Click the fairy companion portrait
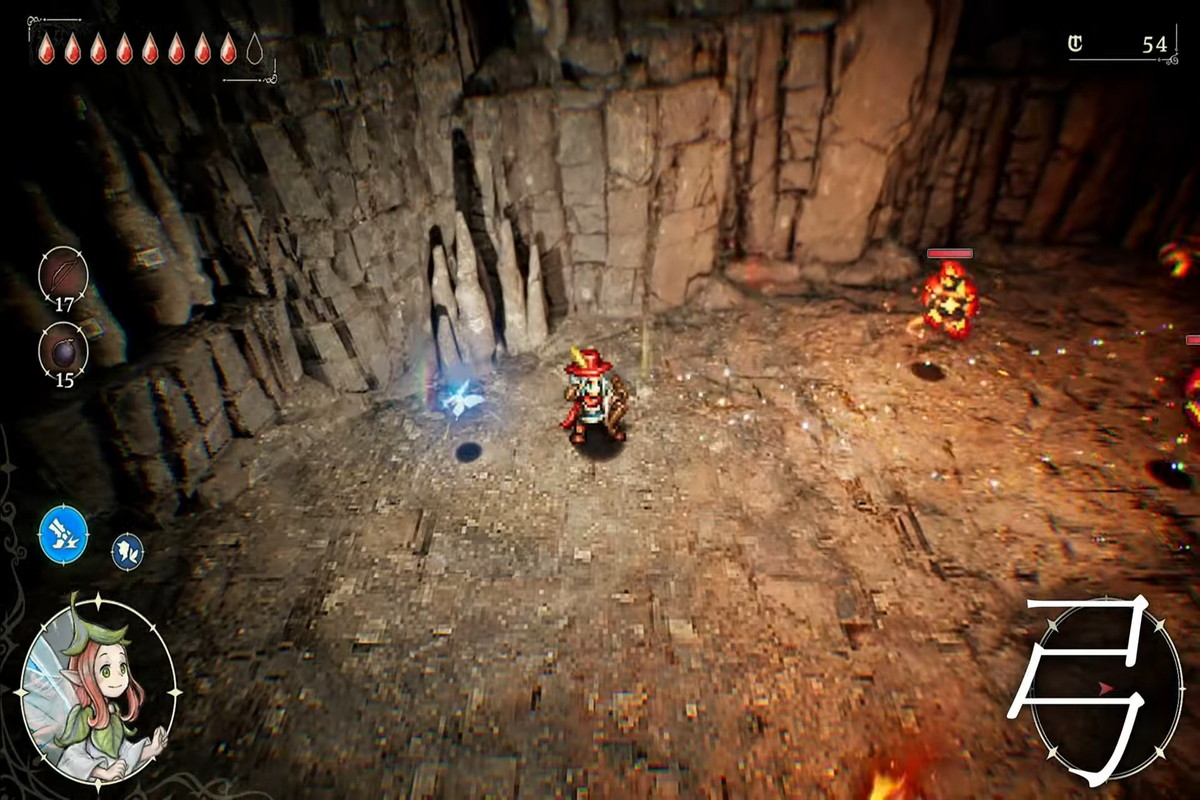 pos(98,692)
